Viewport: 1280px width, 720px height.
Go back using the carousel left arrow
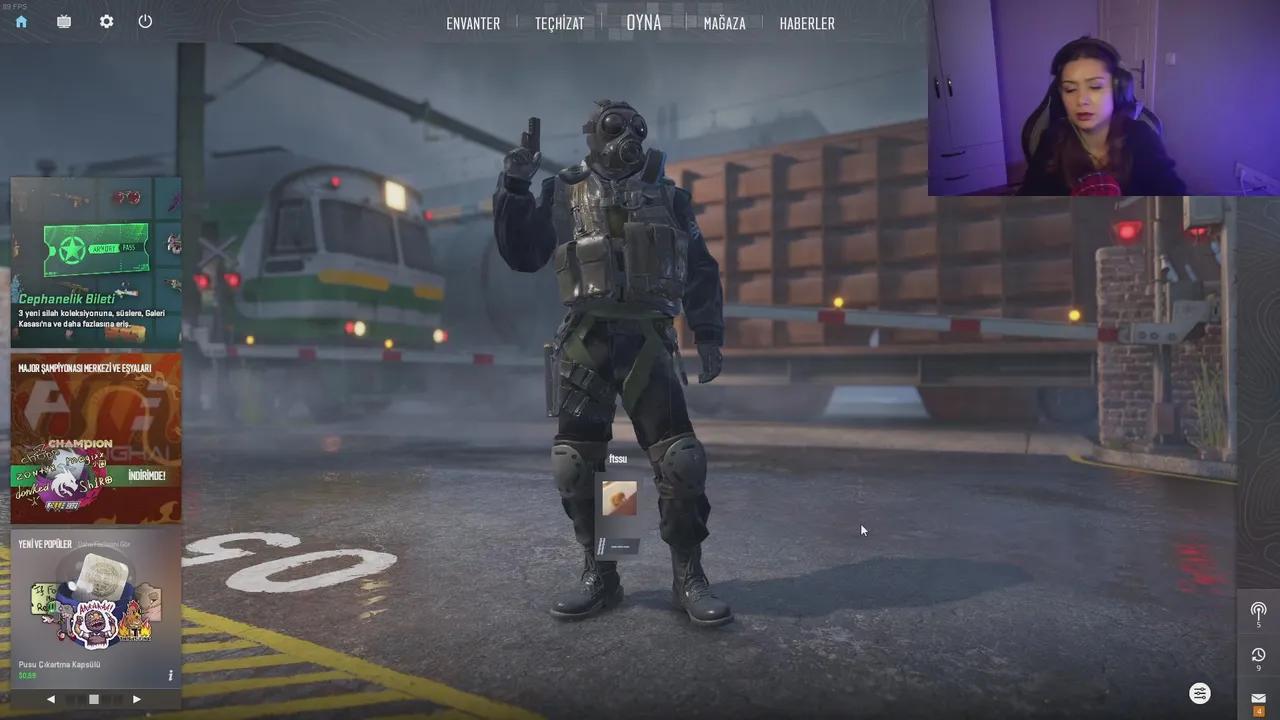(51, 699)
